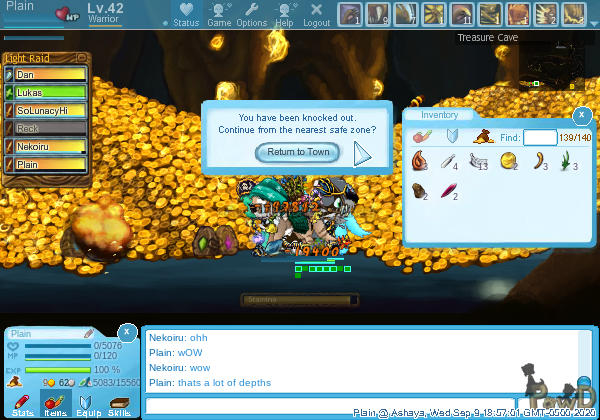
Task: Click the Return to Town button
Action: click(298, 152)
